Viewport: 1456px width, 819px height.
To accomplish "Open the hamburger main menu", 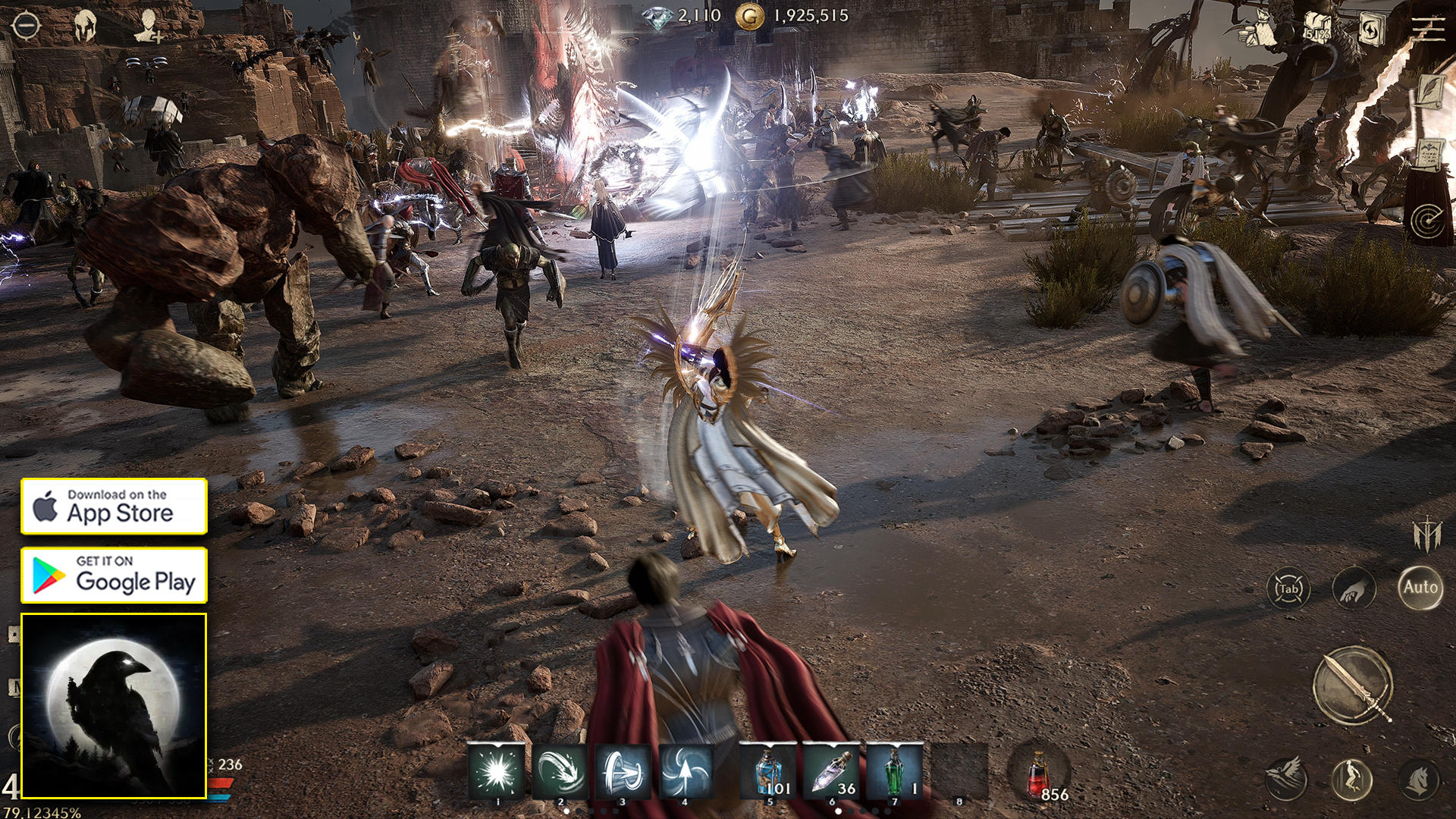I will click(x=1428, y=28).
